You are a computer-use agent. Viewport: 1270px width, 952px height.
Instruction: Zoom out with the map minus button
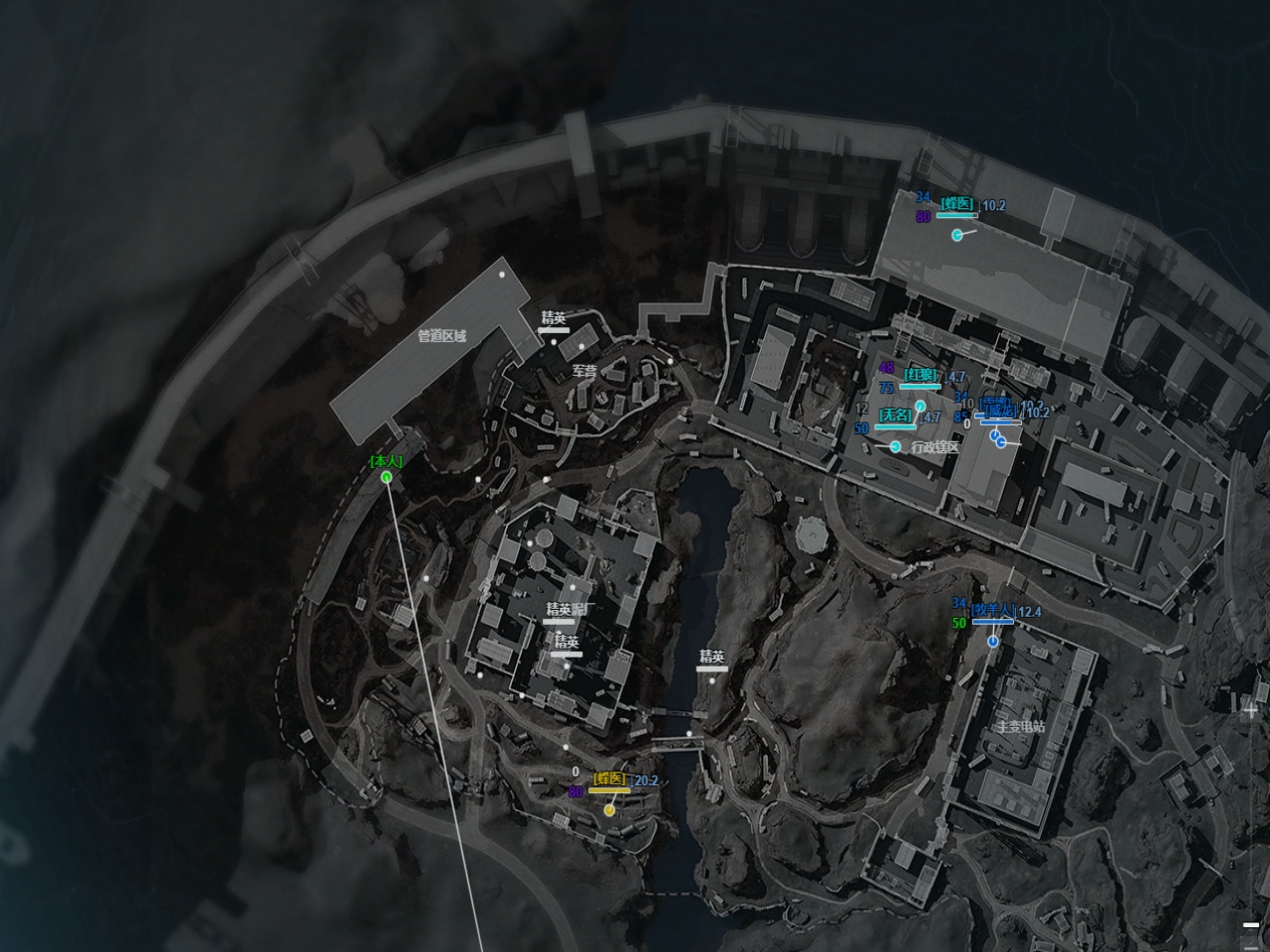tap(1250, 924)
